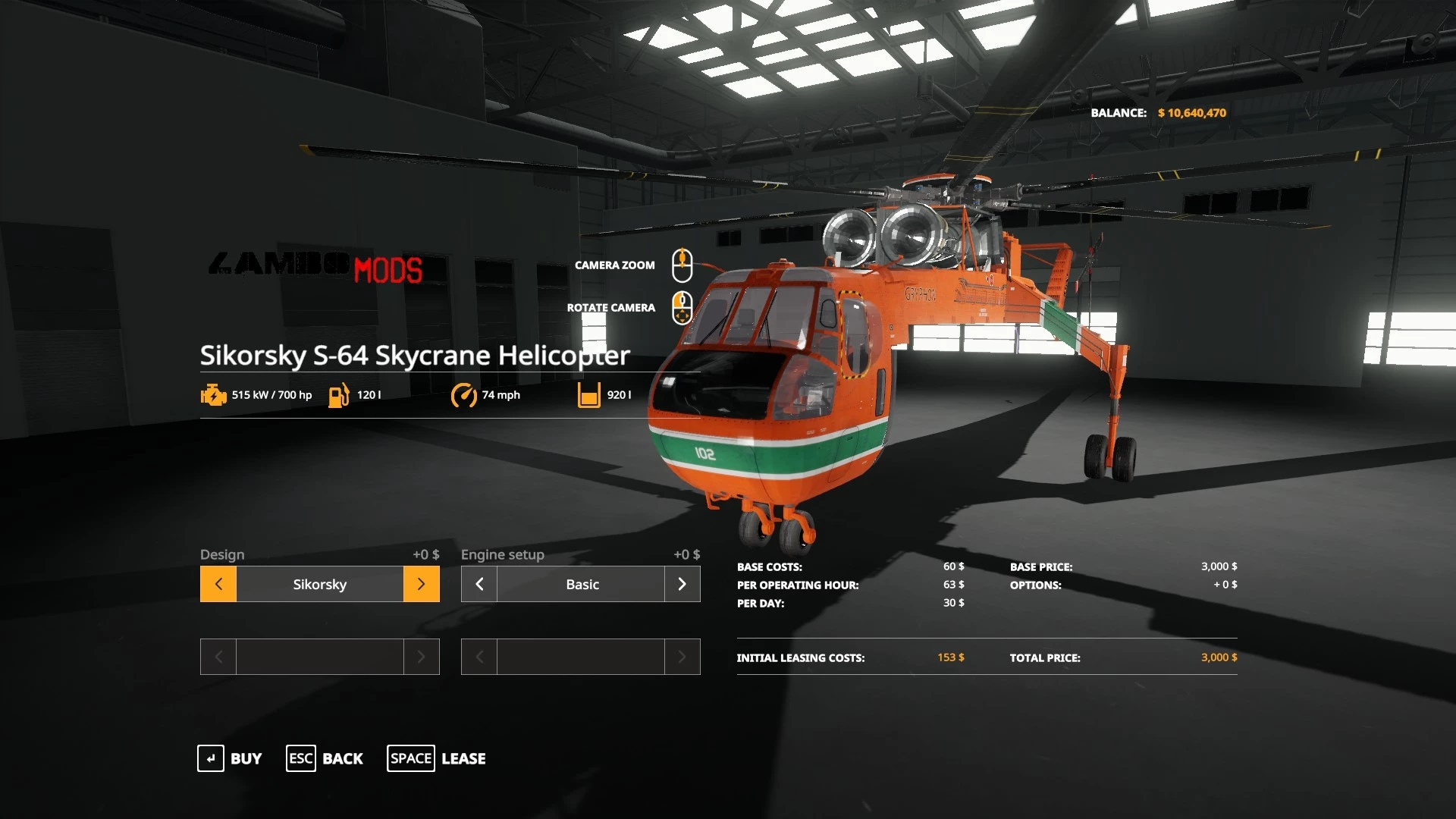Buy the Sikorsky S-64 Skycrane
Image resolution: width=1456 pixels, height=819 pixels.
230,758
